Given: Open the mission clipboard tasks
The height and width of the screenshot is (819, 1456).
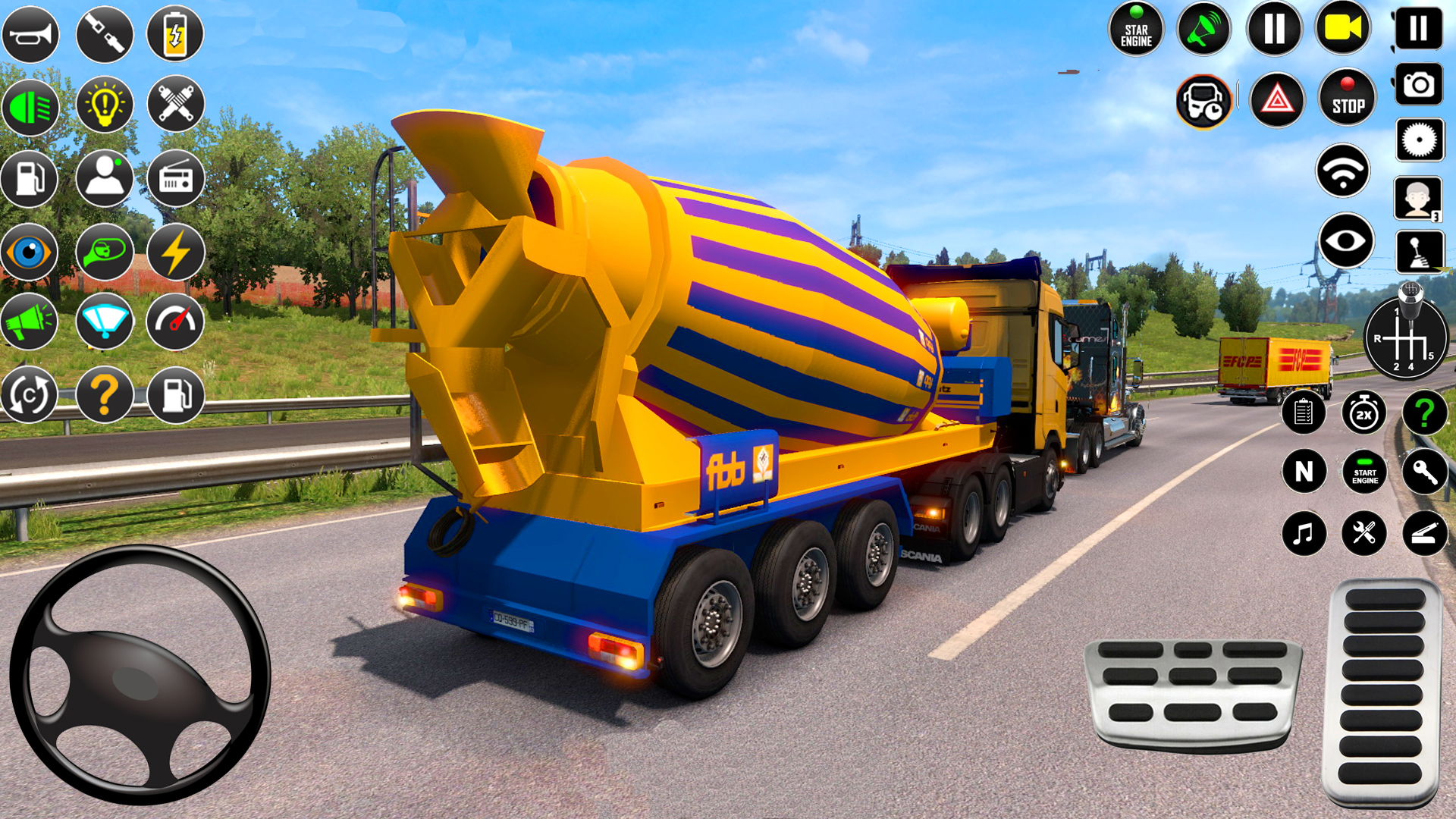Looking at the screenshot, I should tap(1305, 413).
